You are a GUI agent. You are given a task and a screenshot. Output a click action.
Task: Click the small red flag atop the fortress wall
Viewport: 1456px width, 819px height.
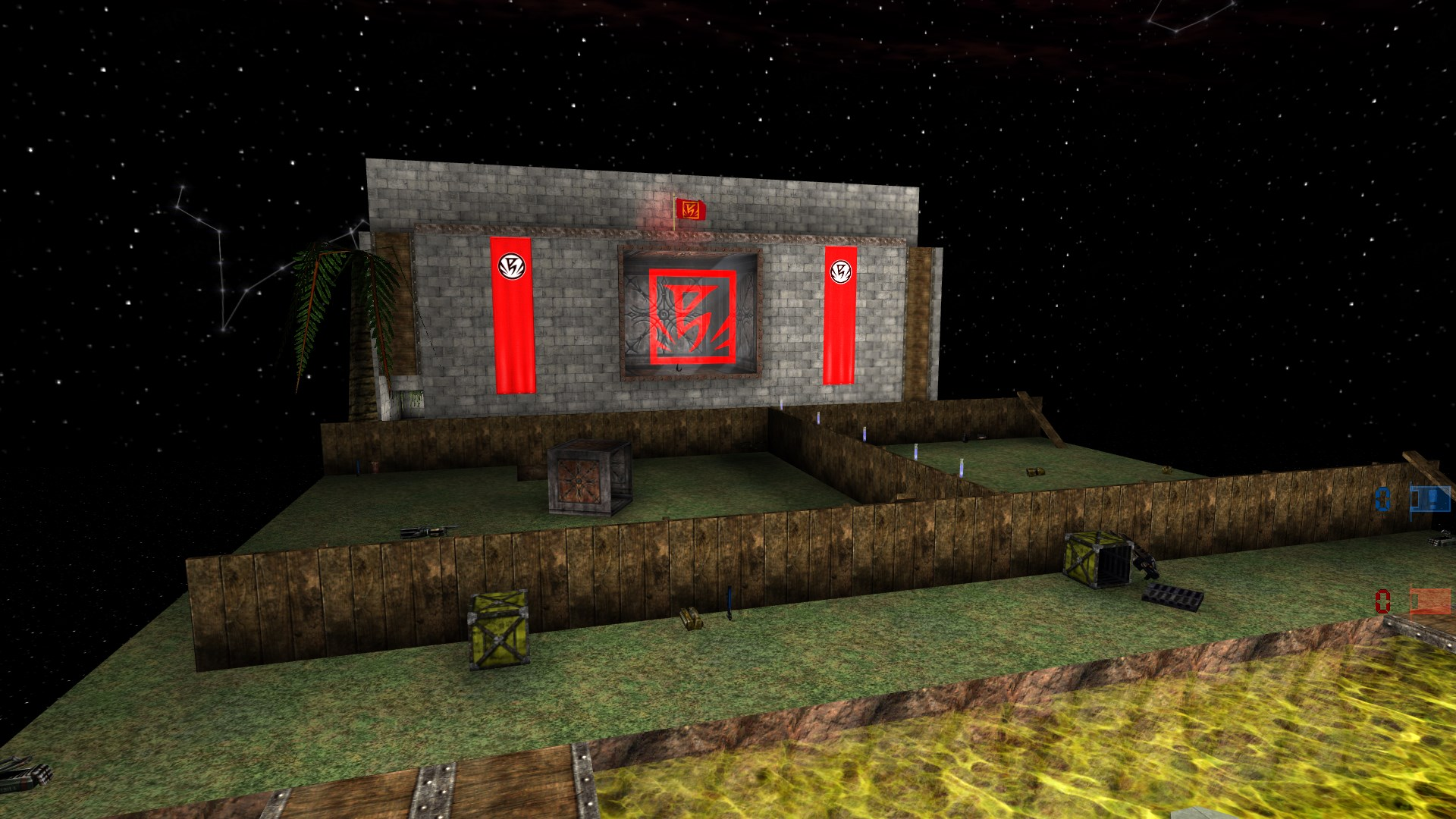pos(689,211)
